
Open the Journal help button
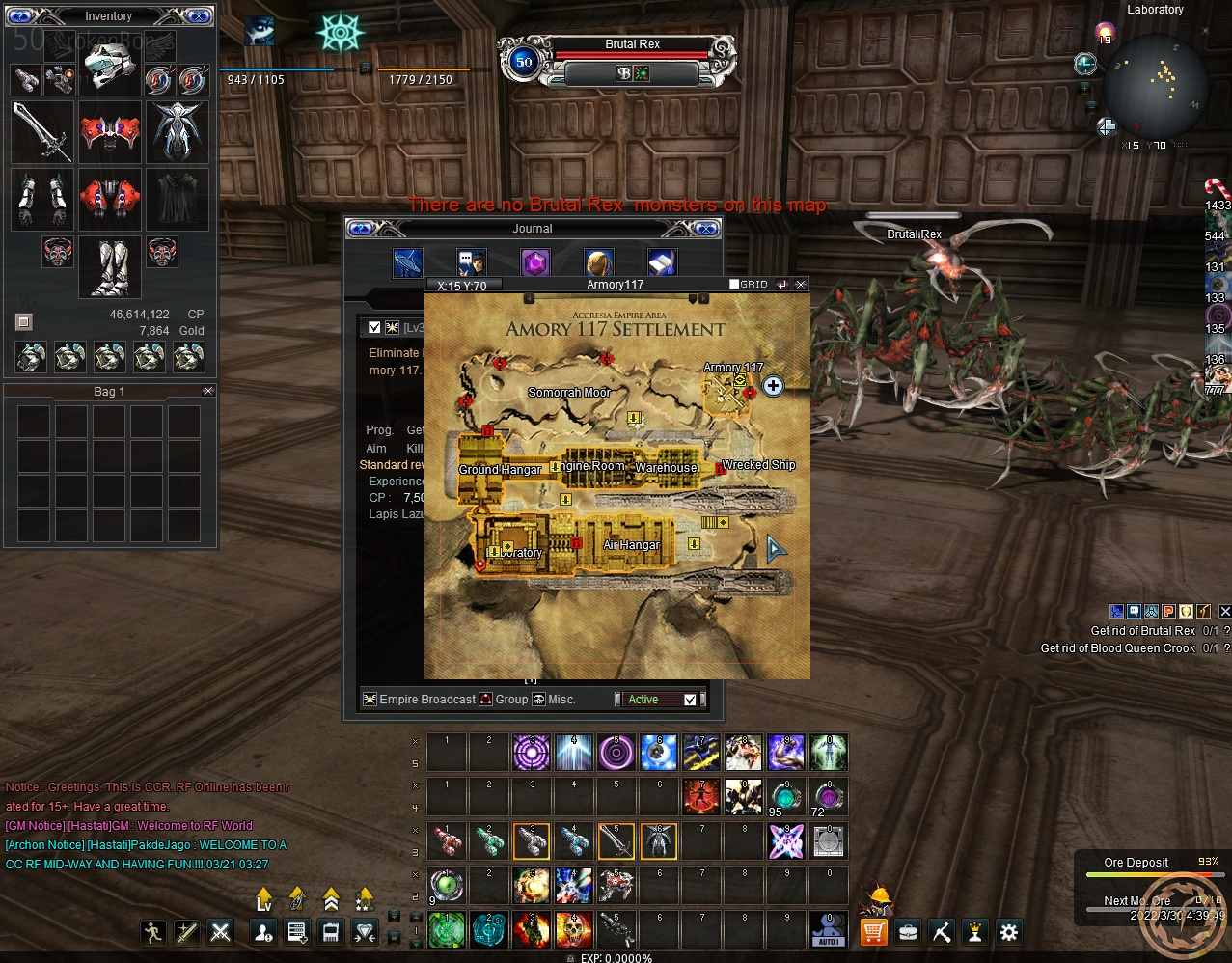pyautogui.click(x=361, y=229)
